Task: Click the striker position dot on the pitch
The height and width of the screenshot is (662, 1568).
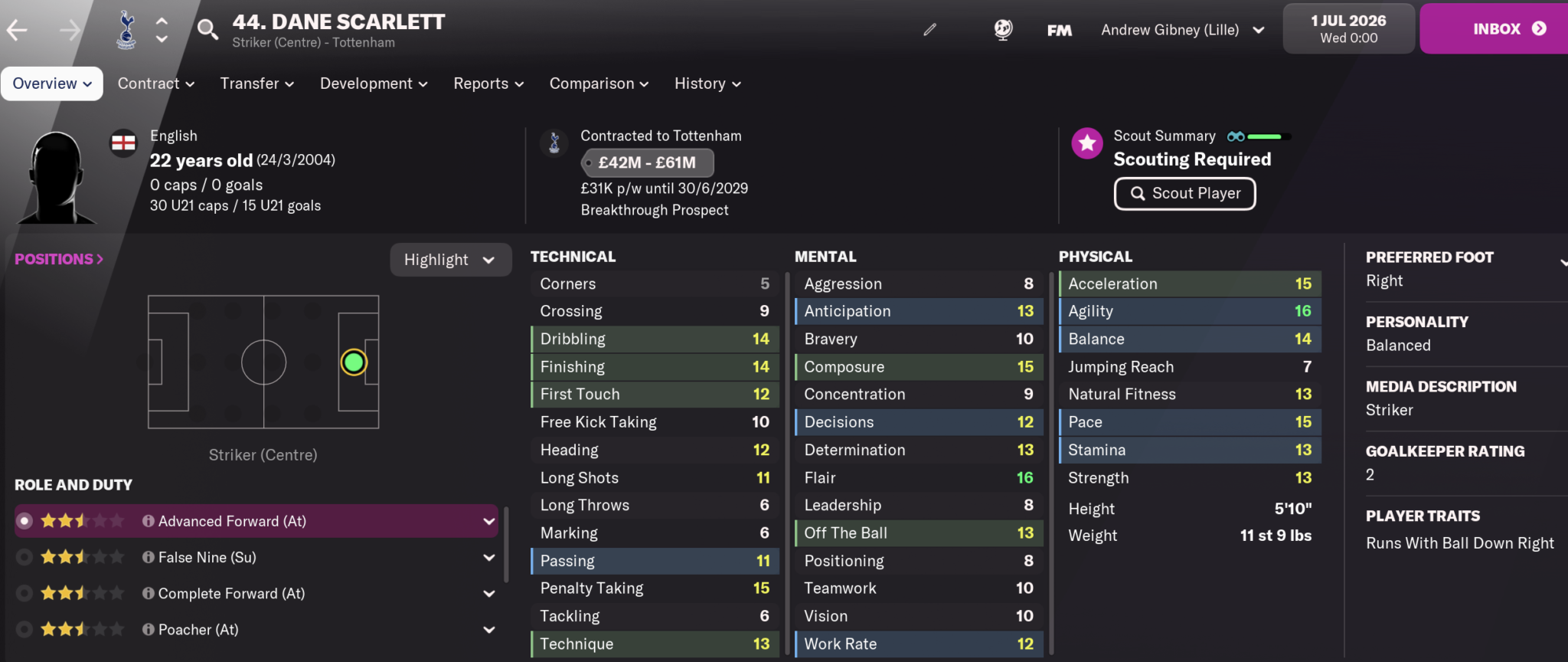Action: 353,362
